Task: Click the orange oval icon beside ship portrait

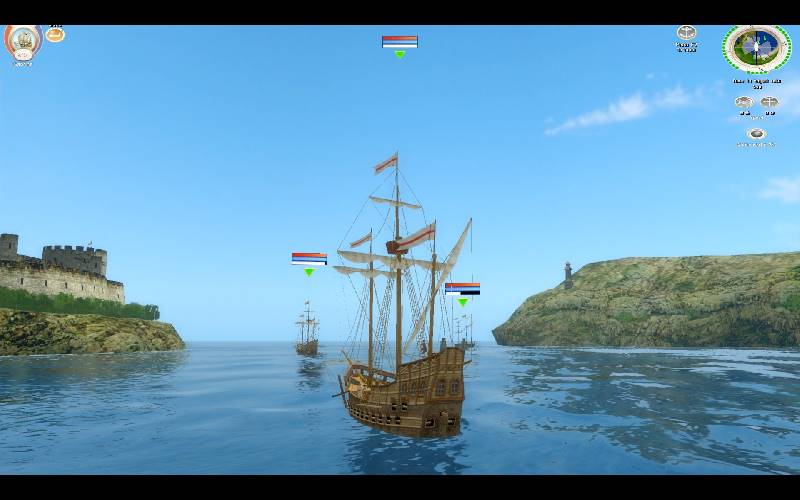Action: tap(55, 35)
